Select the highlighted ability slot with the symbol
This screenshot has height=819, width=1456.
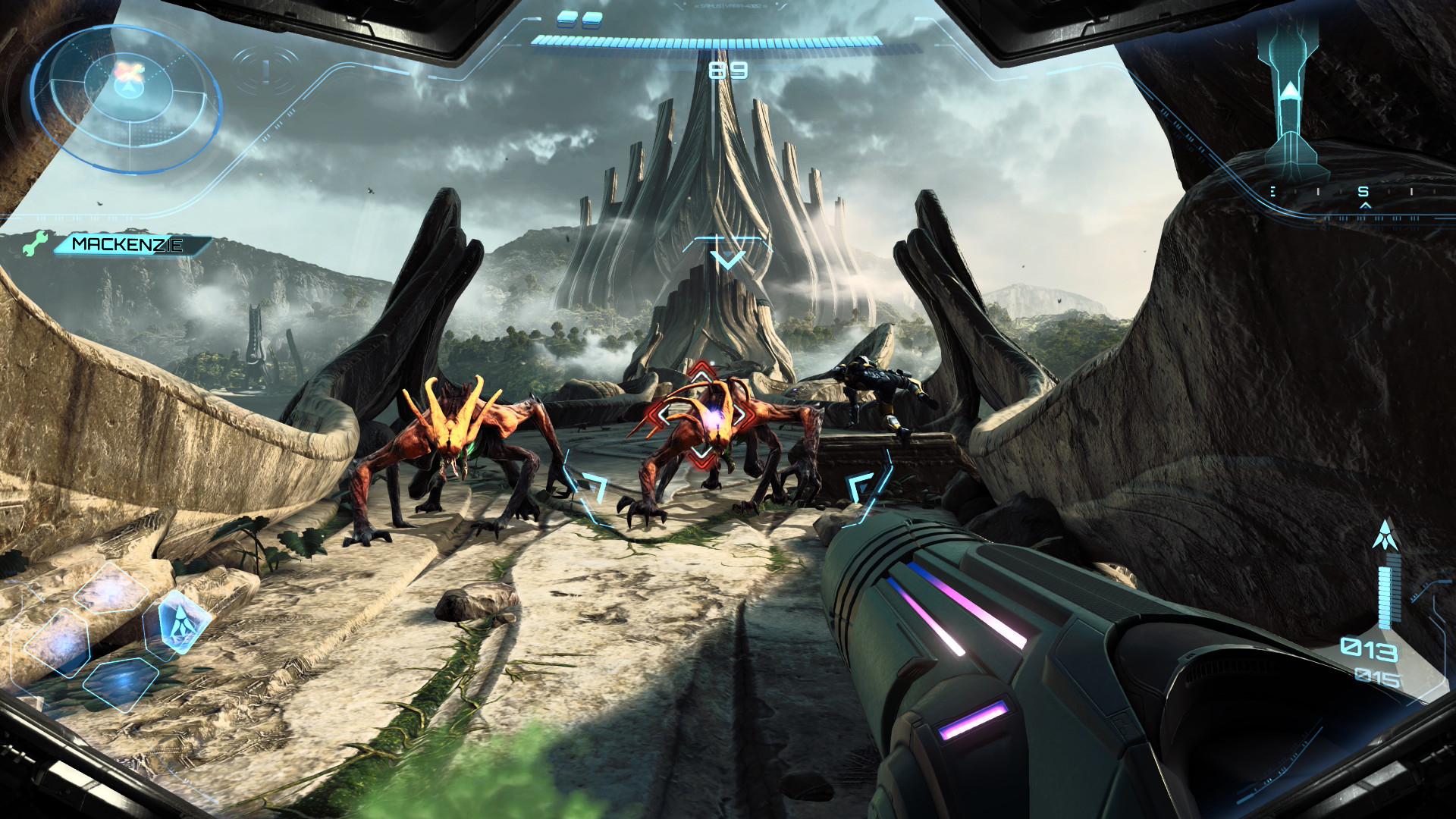(177, 623)
